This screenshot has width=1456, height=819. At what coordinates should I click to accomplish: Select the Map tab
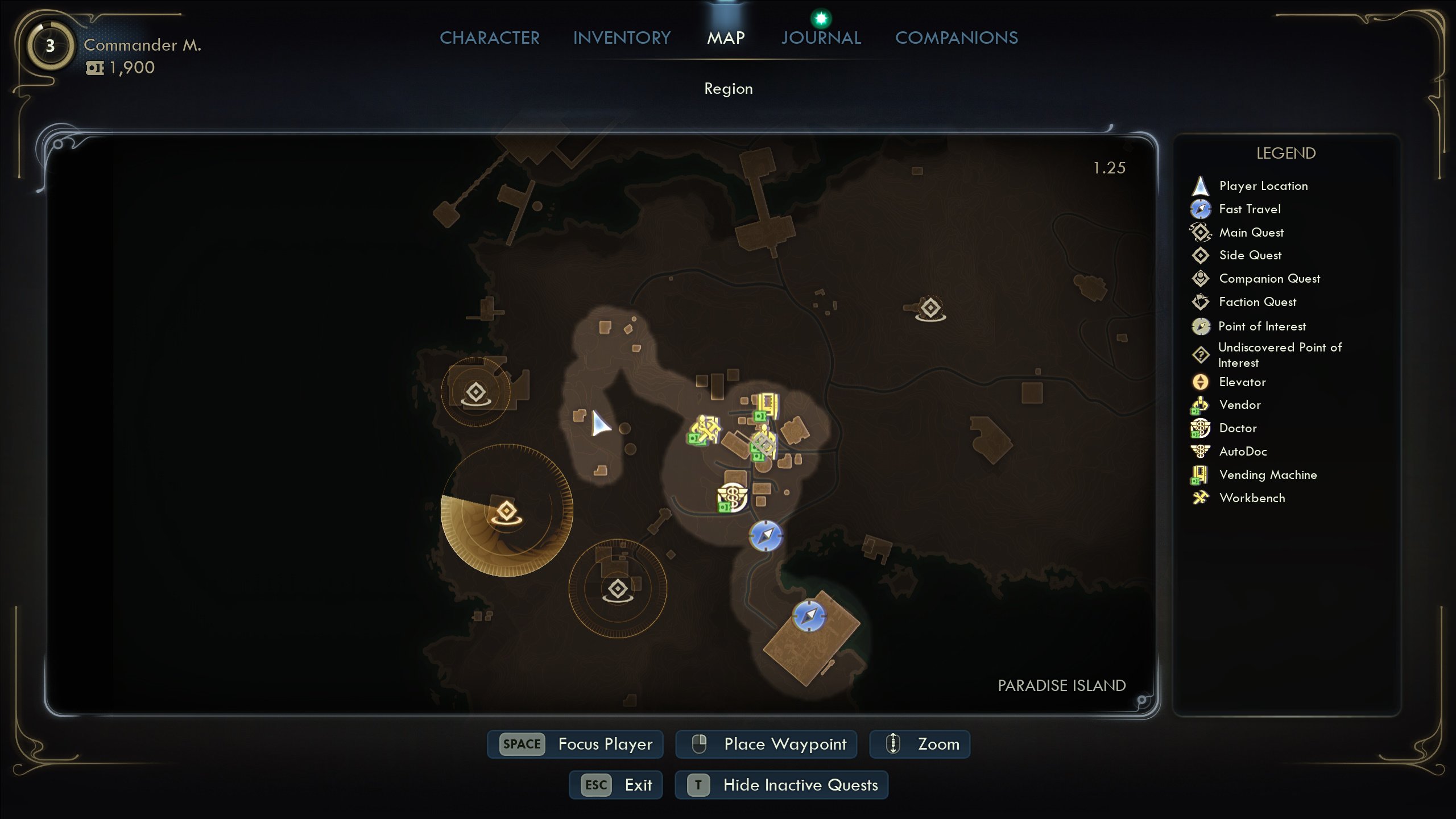[x=726, y=38]
